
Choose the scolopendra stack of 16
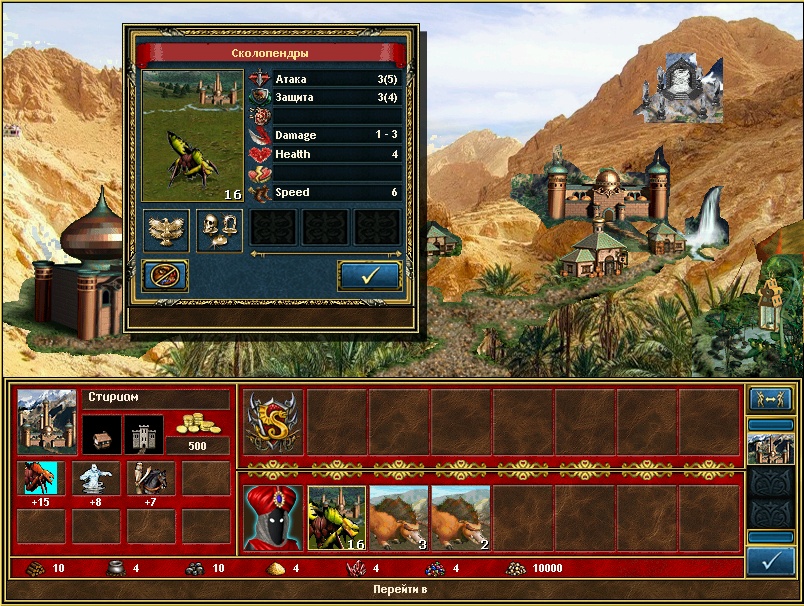coord(337,517)
